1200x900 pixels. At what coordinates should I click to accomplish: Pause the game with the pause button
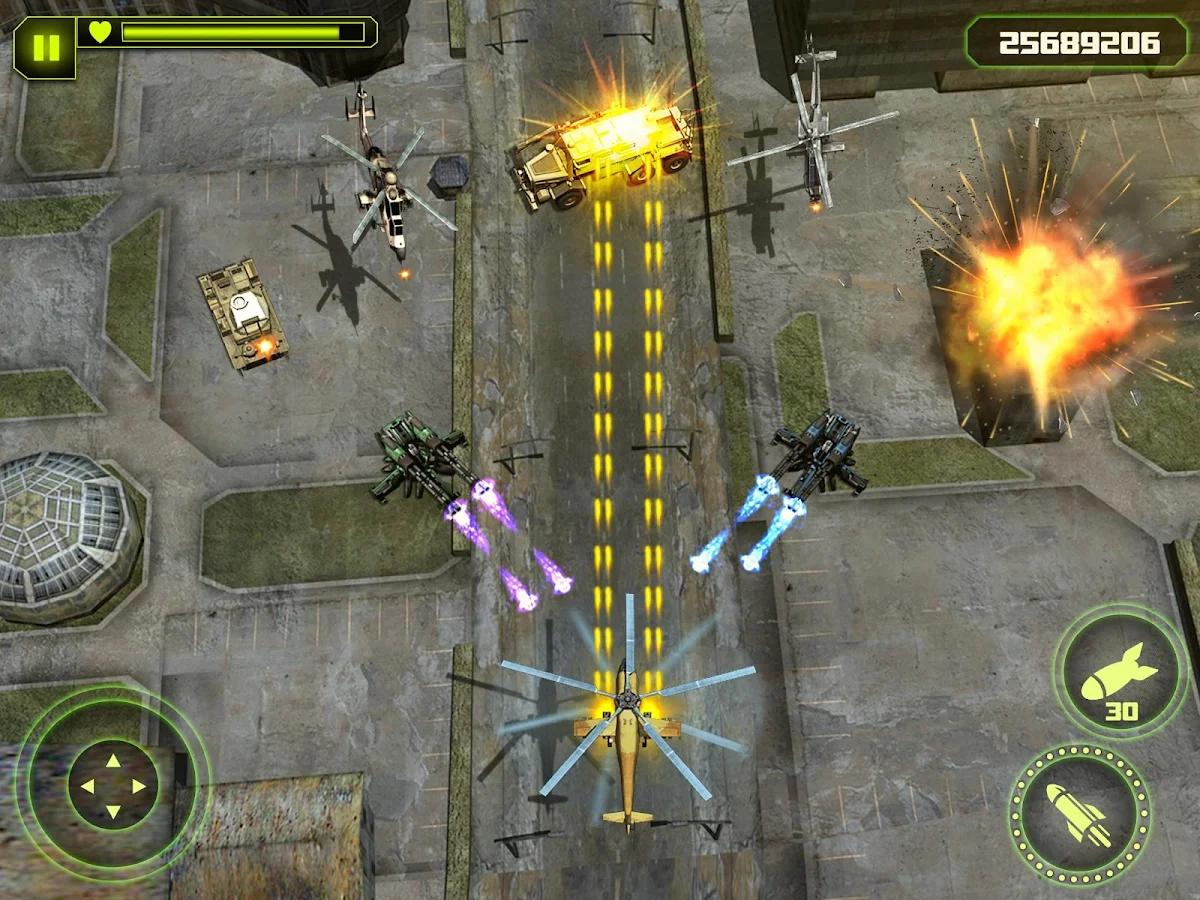[x=44, y=47]
